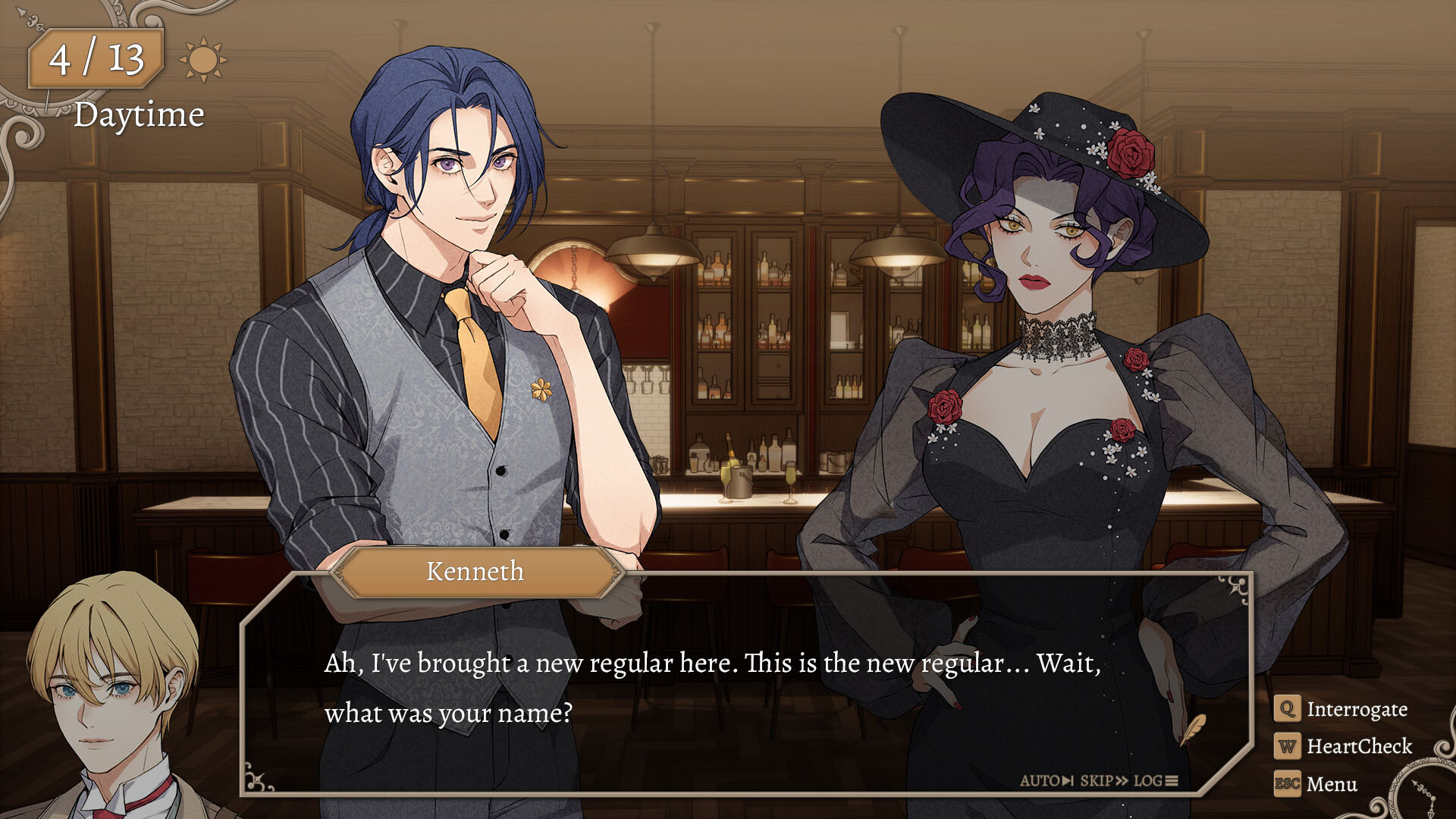Activate the HeartCheck action
This screenshot has height=819, width=1456.
coord(1360,747)
